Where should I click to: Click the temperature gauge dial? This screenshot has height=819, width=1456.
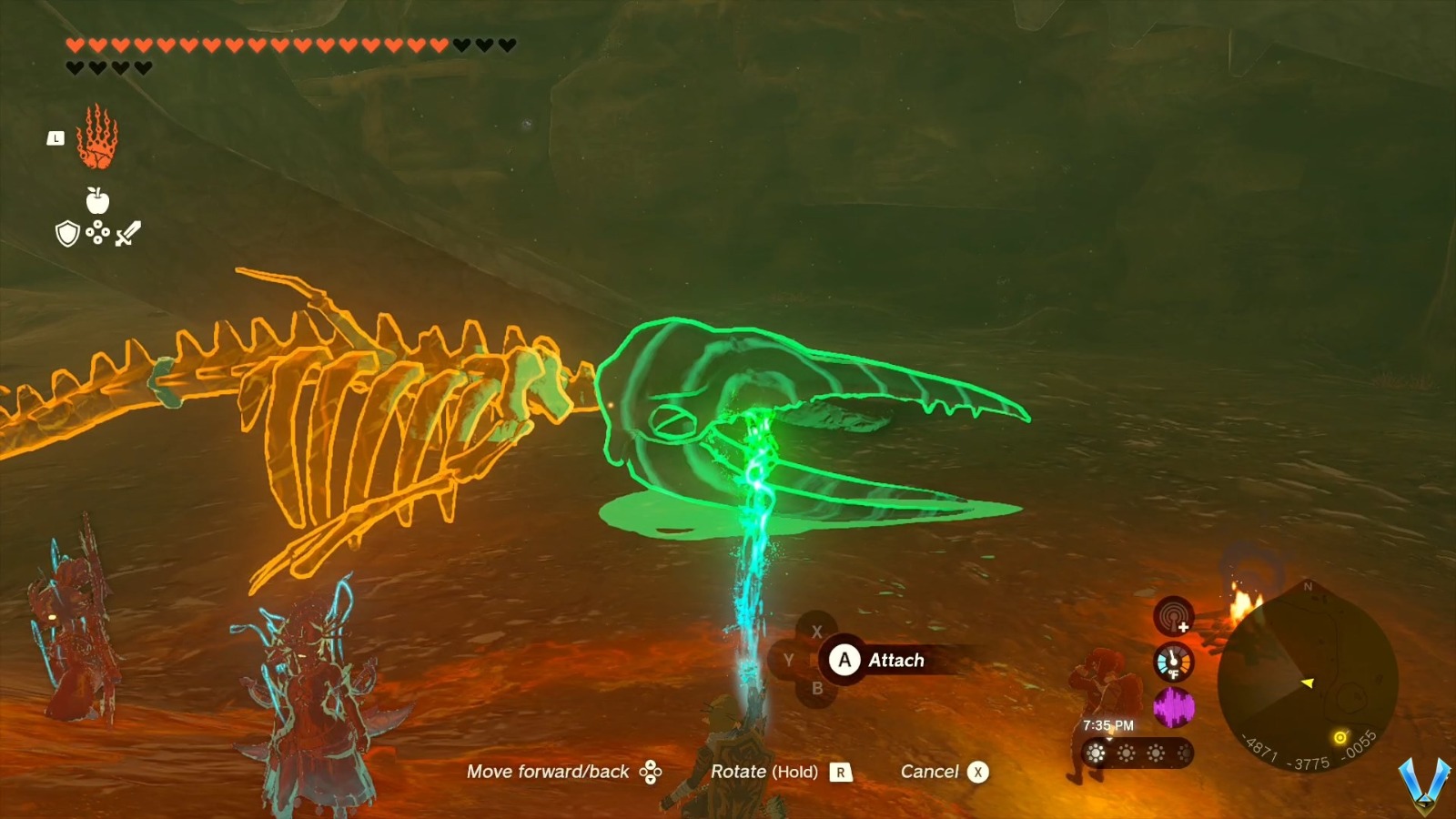pyautogui.click(x=1173, y=662)
